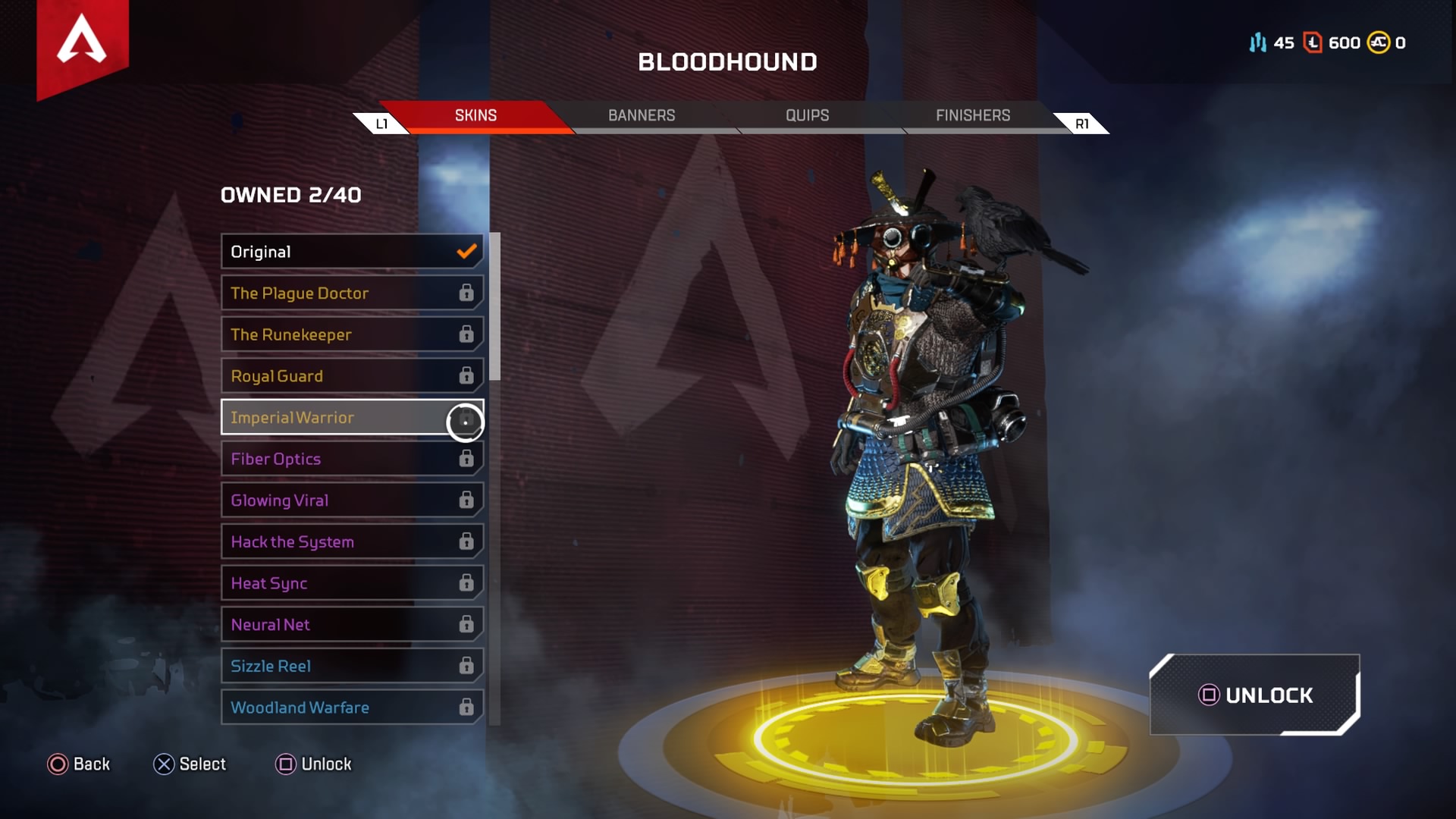Image resolution: width=1456 pixels, height=819 pixels.
Task: Switch to the BANNERS tab
Action: [642, 115]
